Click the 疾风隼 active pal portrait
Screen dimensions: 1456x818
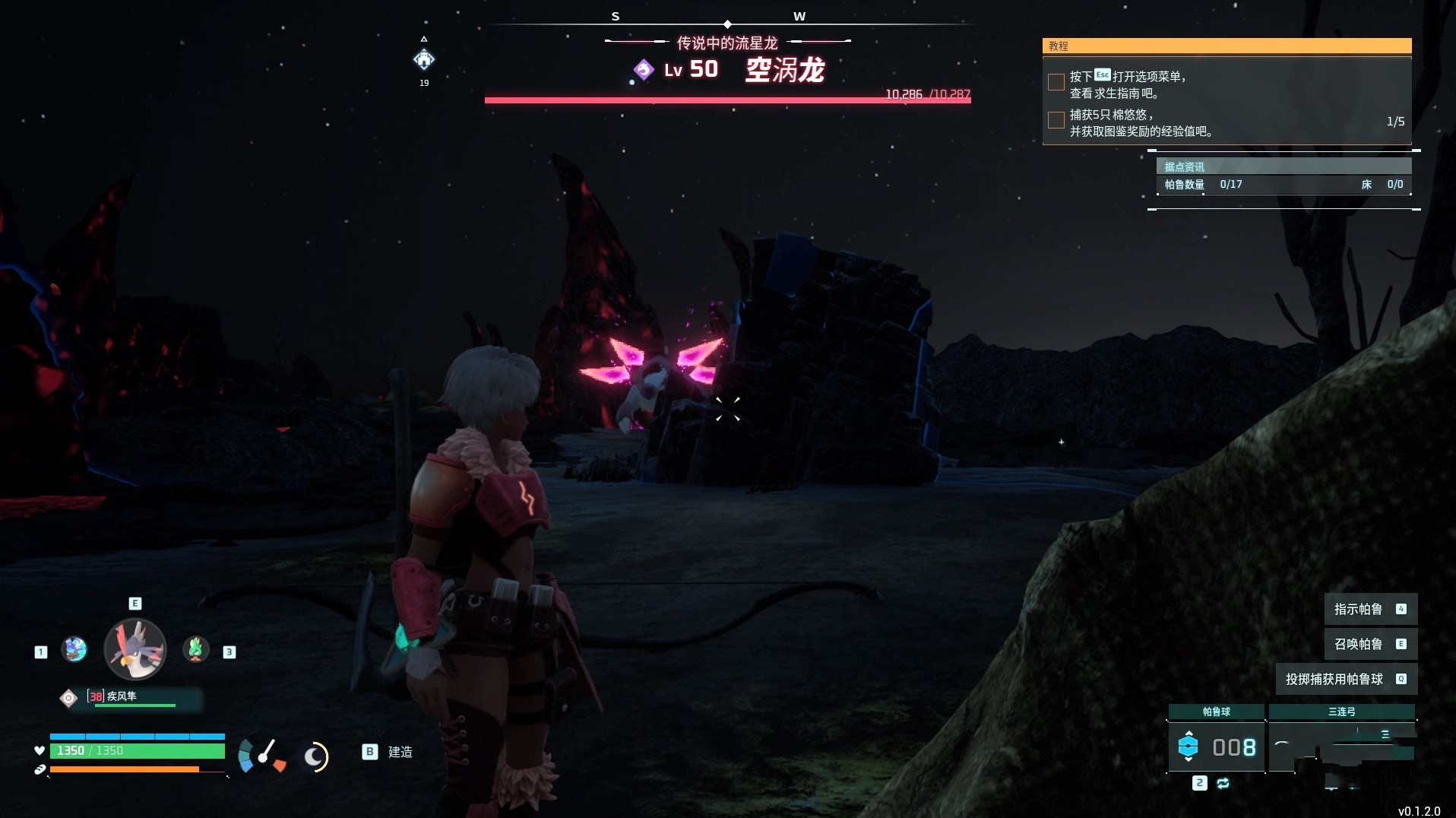tap(135, 649)
